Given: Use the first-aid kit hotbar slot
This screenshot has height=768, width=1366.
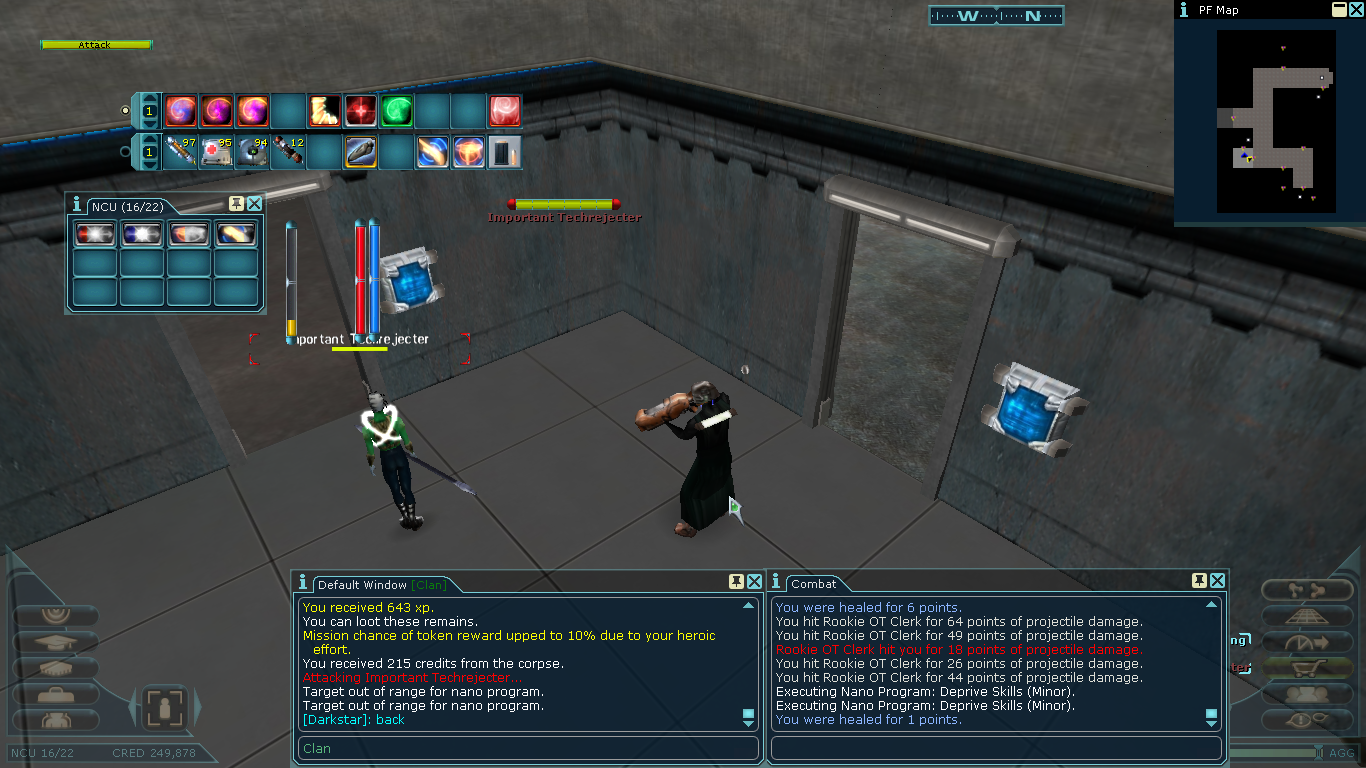Looking at the screenshot, I should point(217,152).
